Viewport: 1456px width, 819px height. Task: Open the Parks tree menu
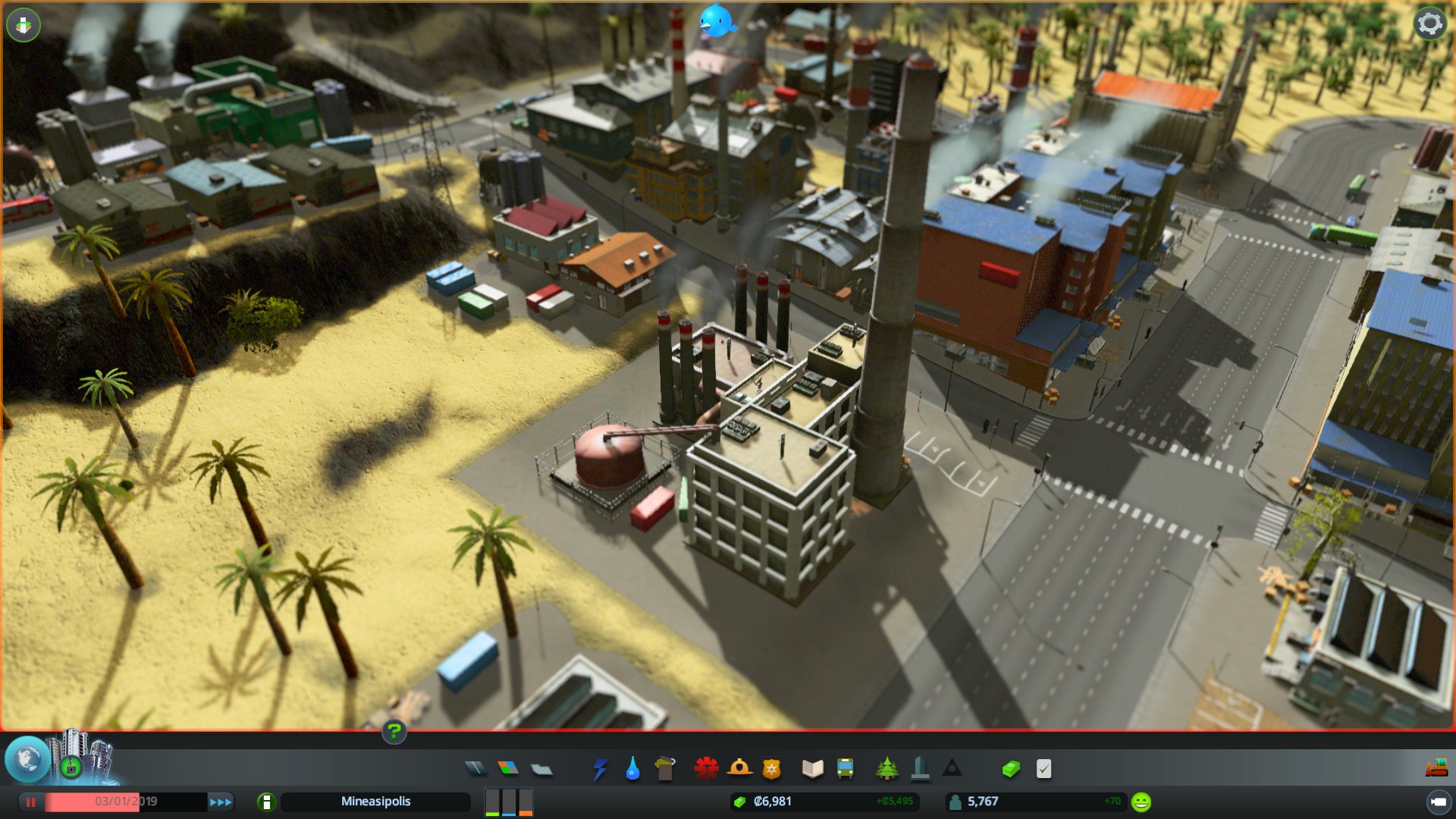pos(886,769)
